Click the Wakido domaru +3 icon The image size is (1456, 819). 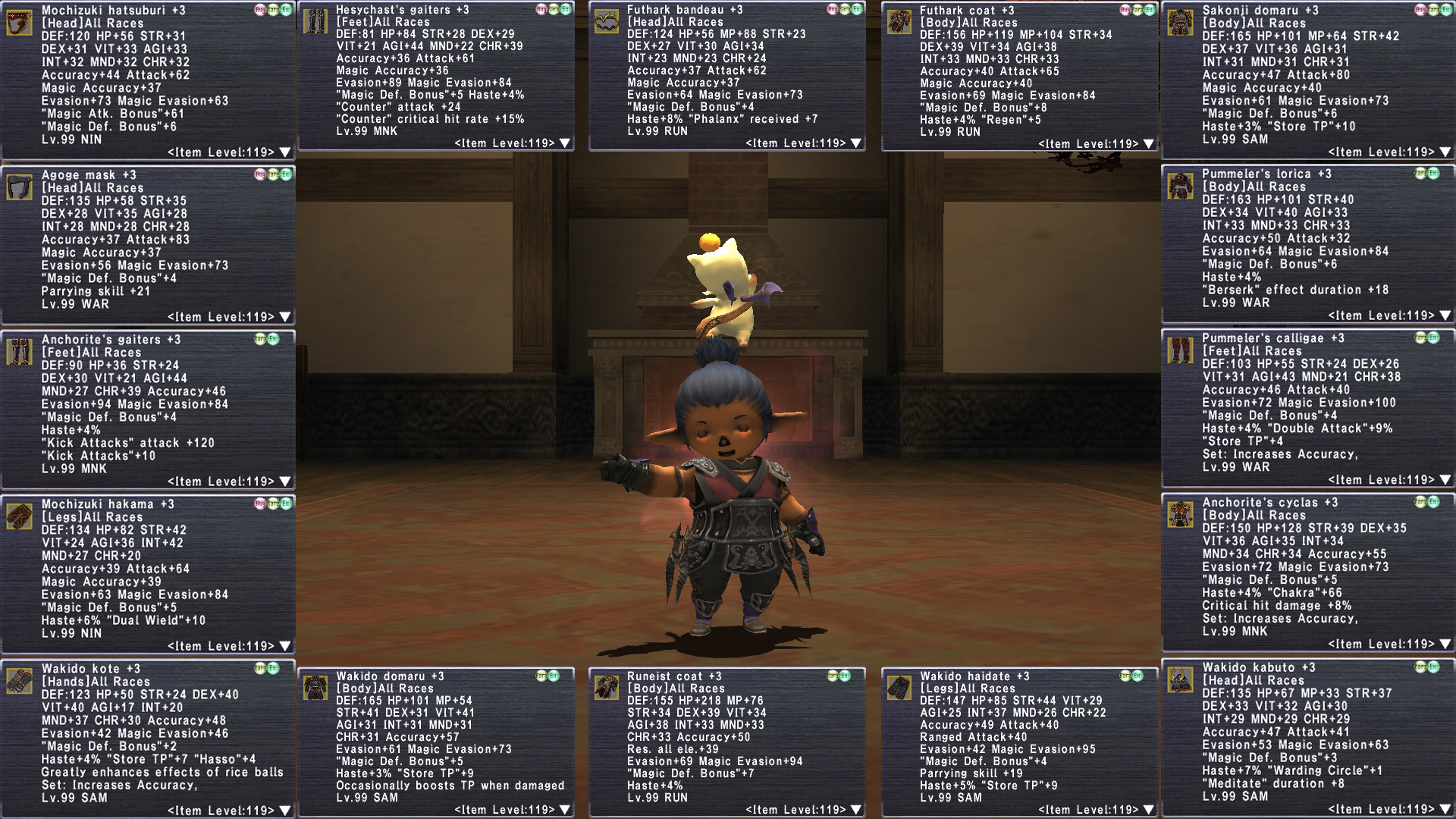coord(315,688)
